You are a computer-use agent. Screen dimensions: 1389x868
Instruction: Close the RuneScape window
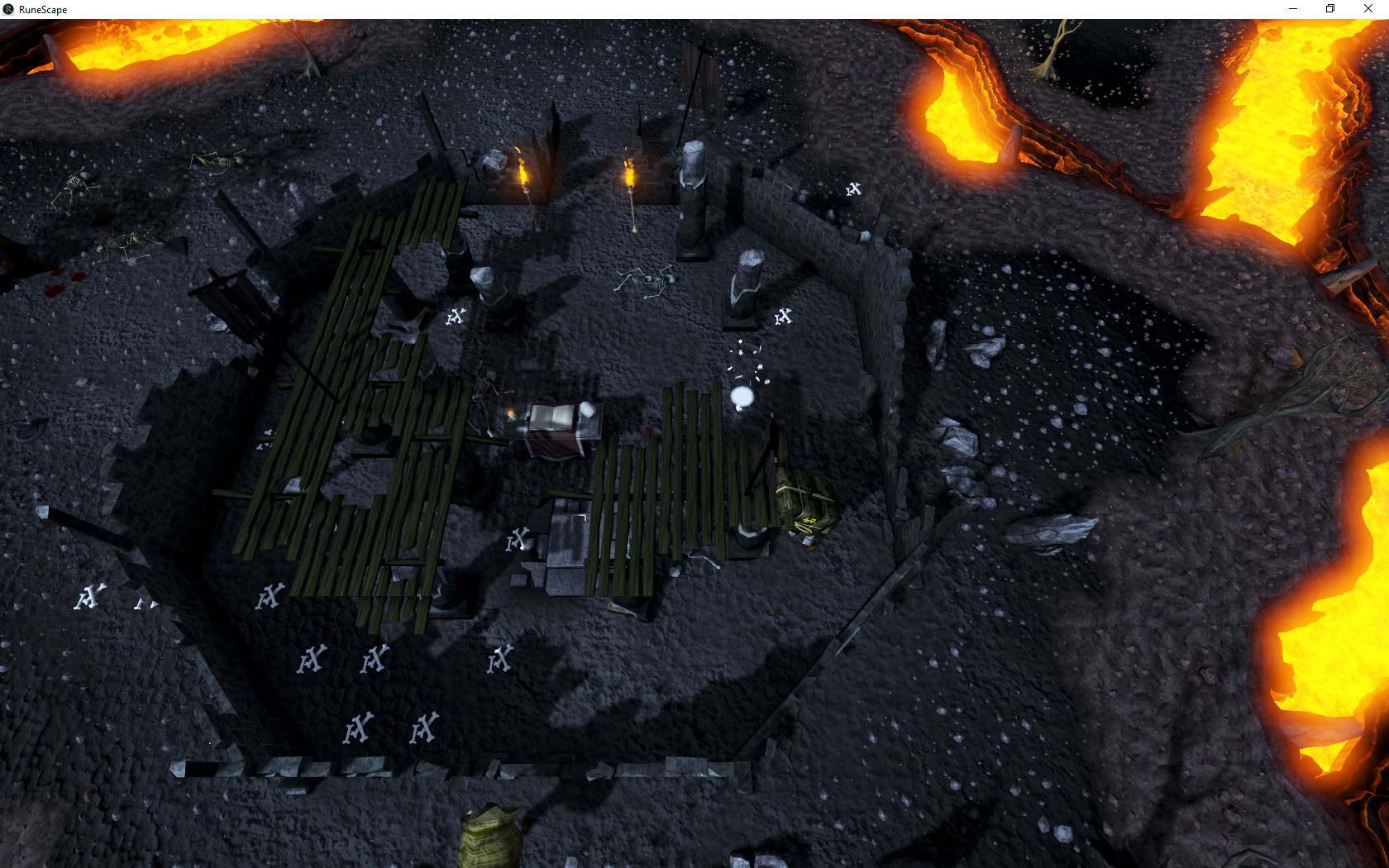click(1368, 9)
